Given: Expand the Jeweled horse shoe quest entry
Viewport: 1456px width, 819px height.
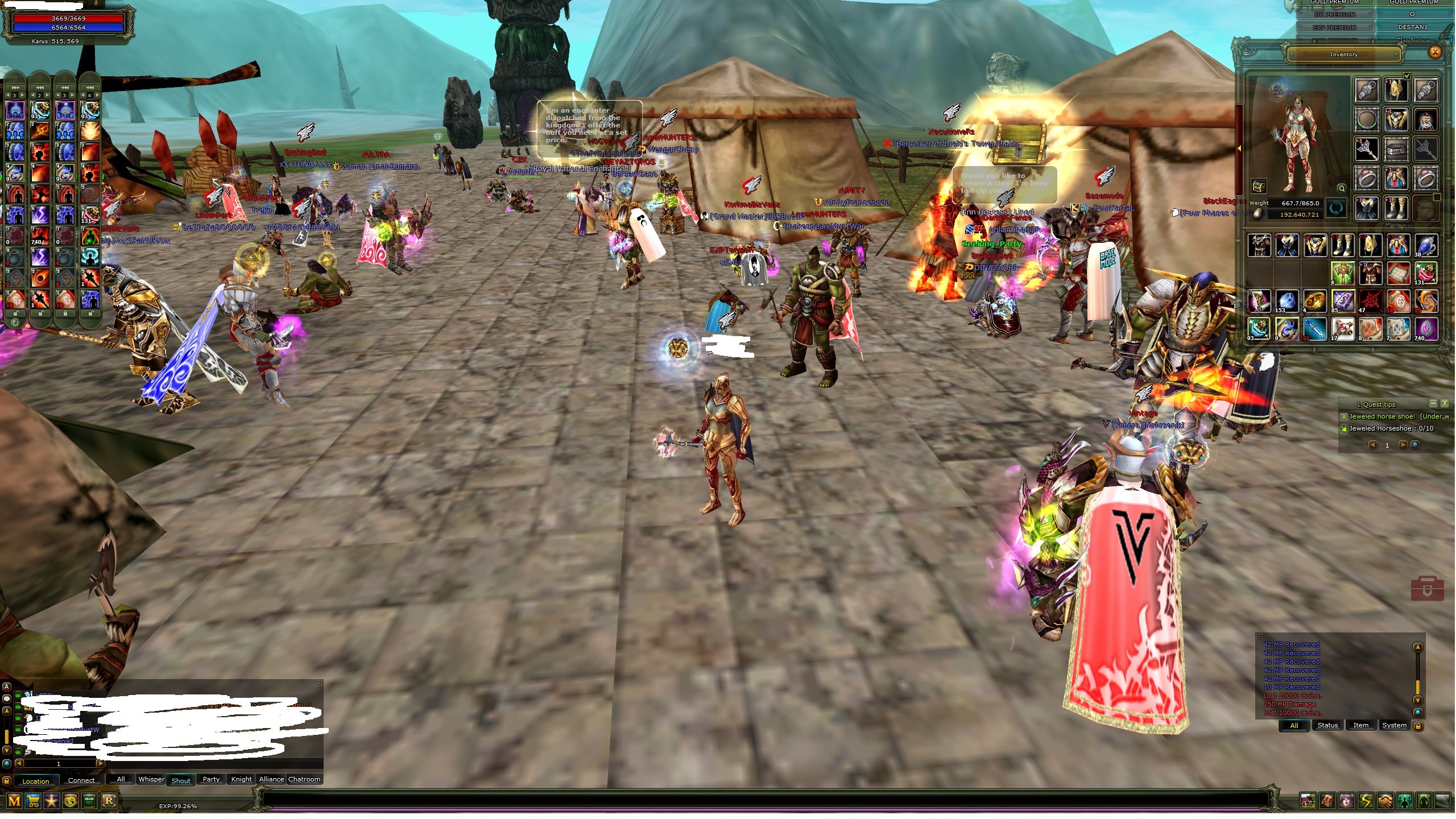Looking at the screenshot, I should tap(1344, 417).
